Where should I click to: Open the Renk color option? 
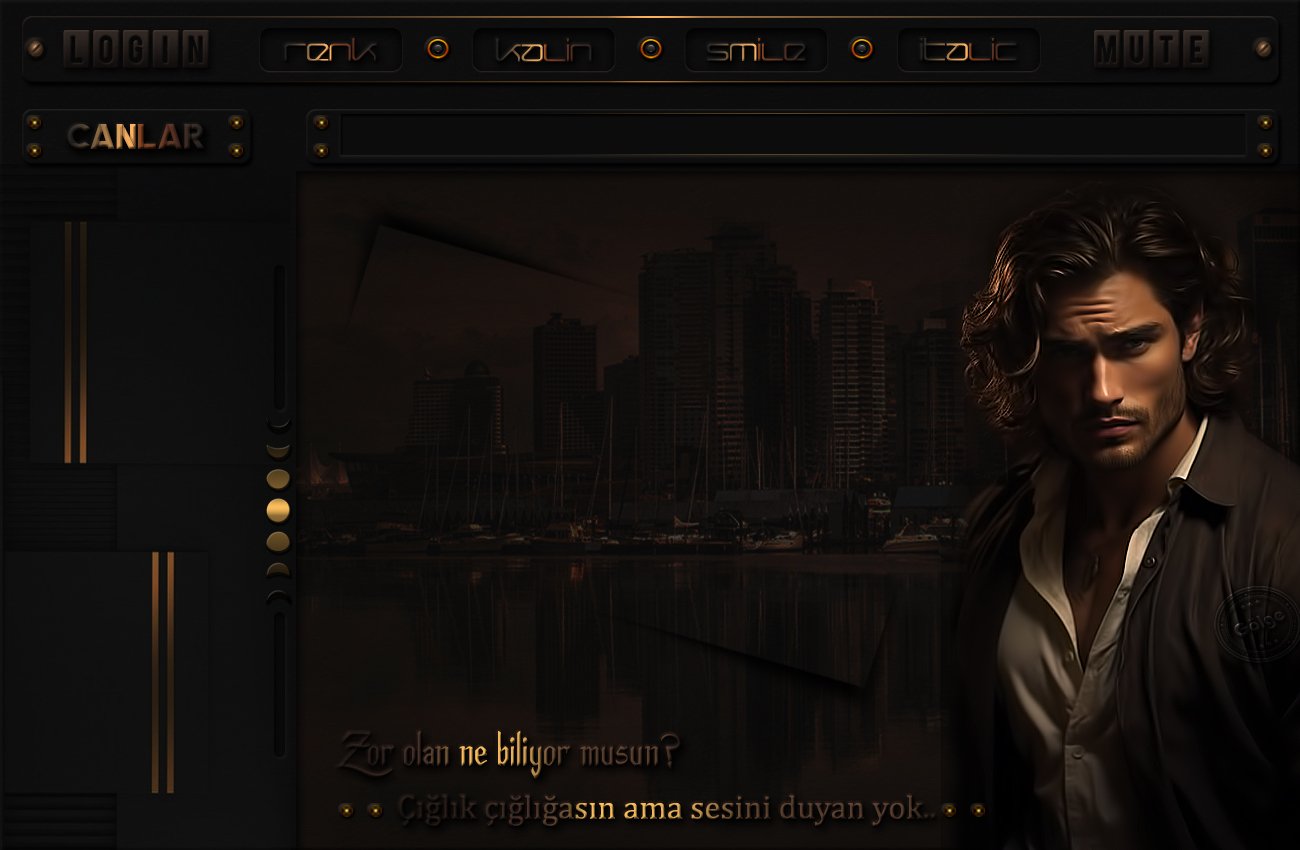click(x=331, y=50)
